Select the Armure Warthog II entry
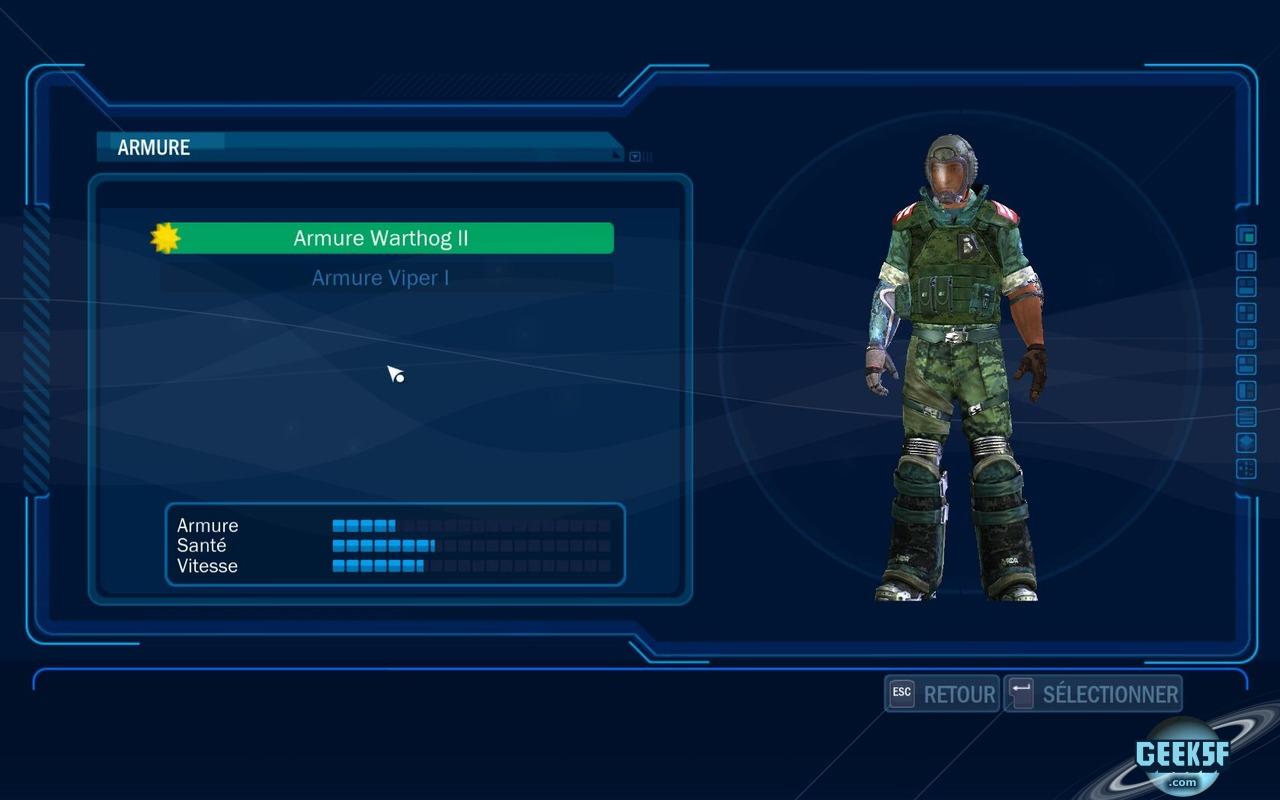Screen dimensions: 1280x800 381,239
